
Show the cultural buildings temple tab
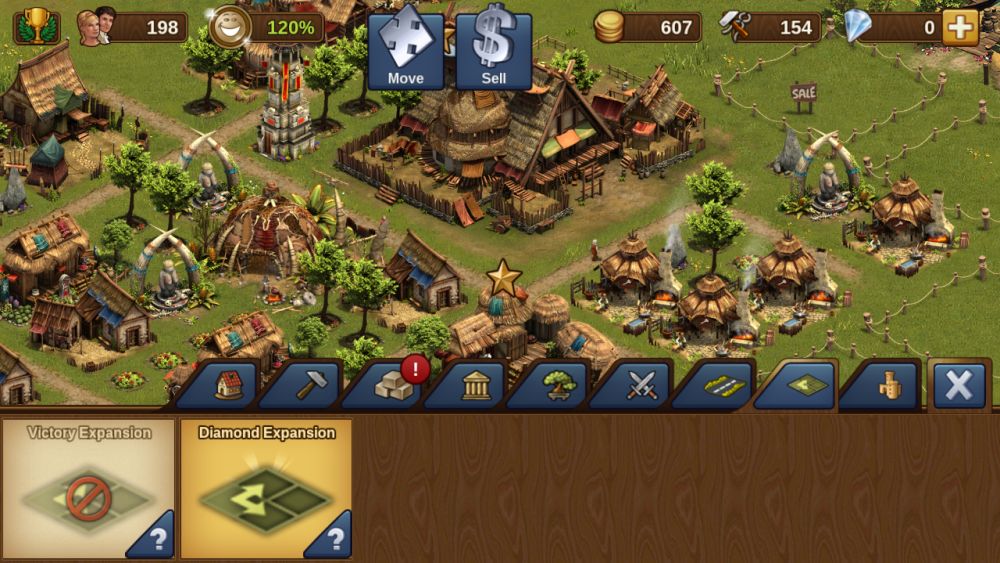pos(474,386)
